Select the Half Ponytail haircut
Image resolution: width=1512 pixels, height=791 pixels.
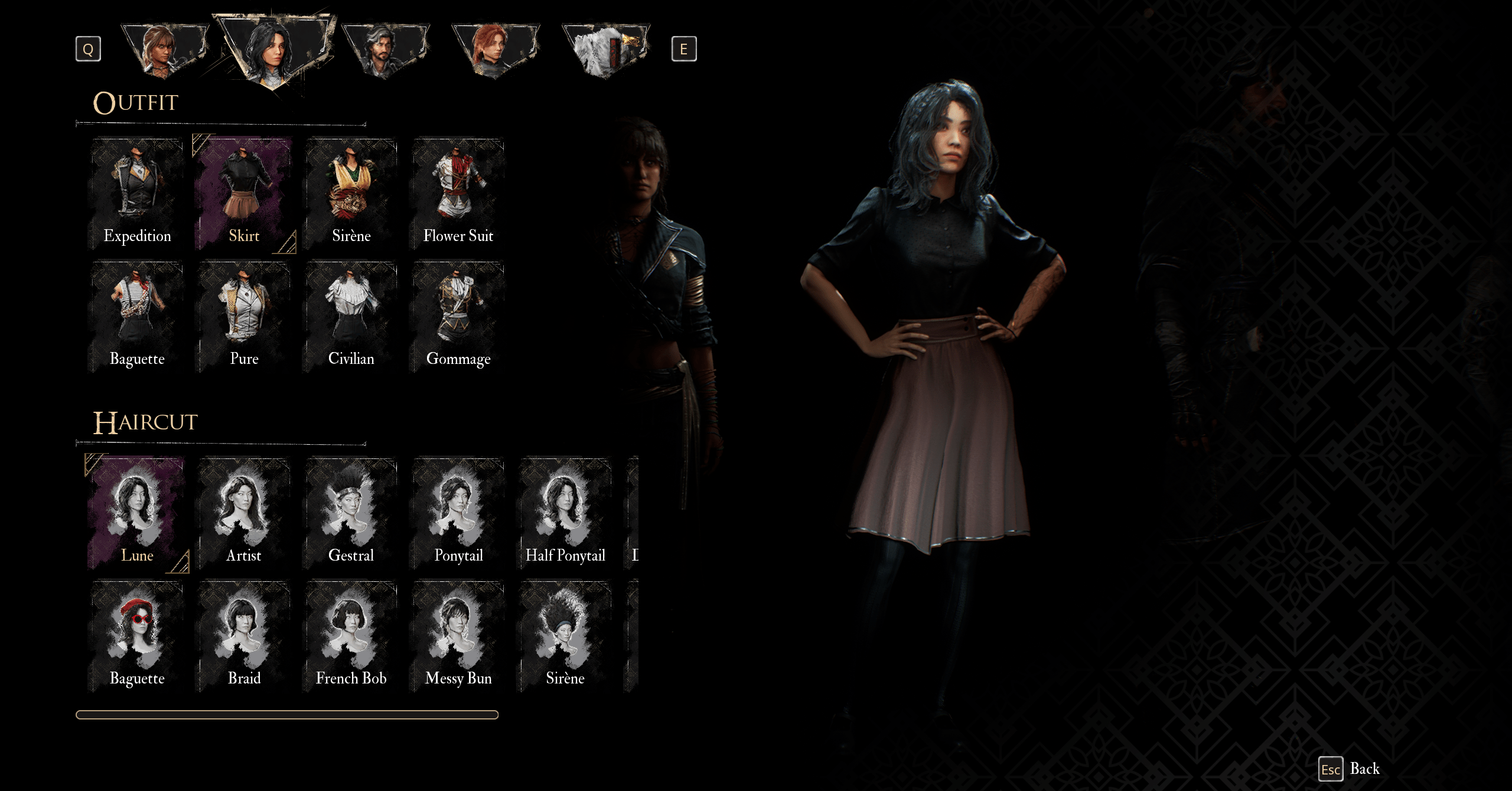coord(565,513)
